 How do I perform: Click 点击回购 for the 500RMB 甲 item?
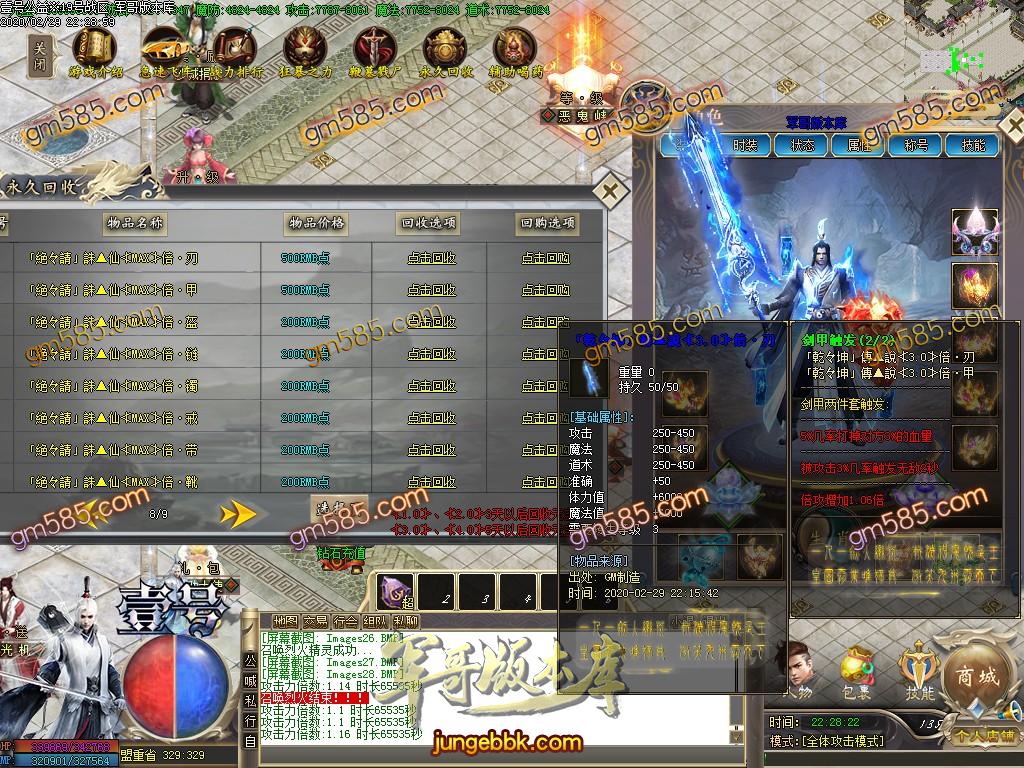pos(546,290)
